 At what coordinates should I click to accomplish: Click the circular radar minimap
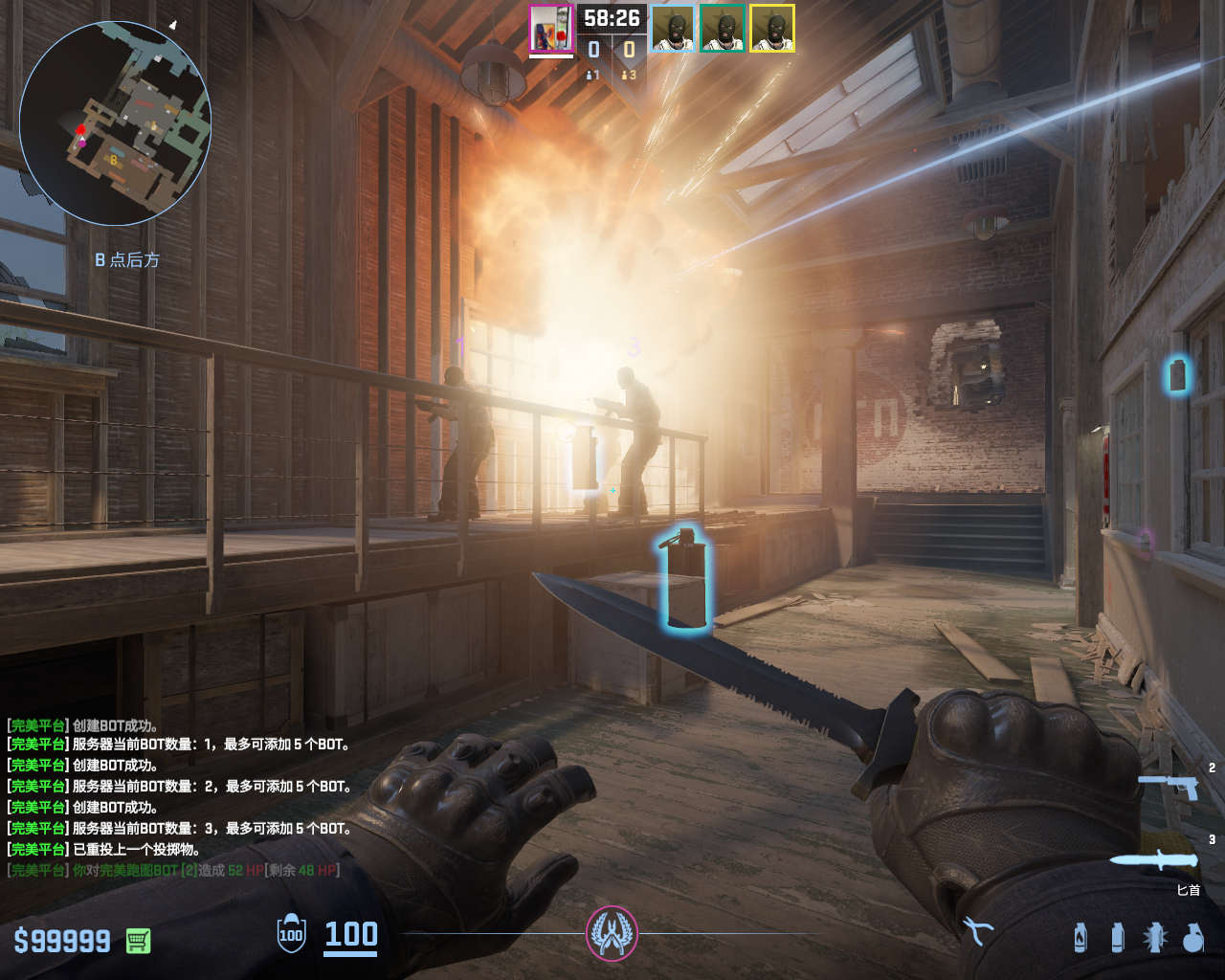tap(115, 123)
